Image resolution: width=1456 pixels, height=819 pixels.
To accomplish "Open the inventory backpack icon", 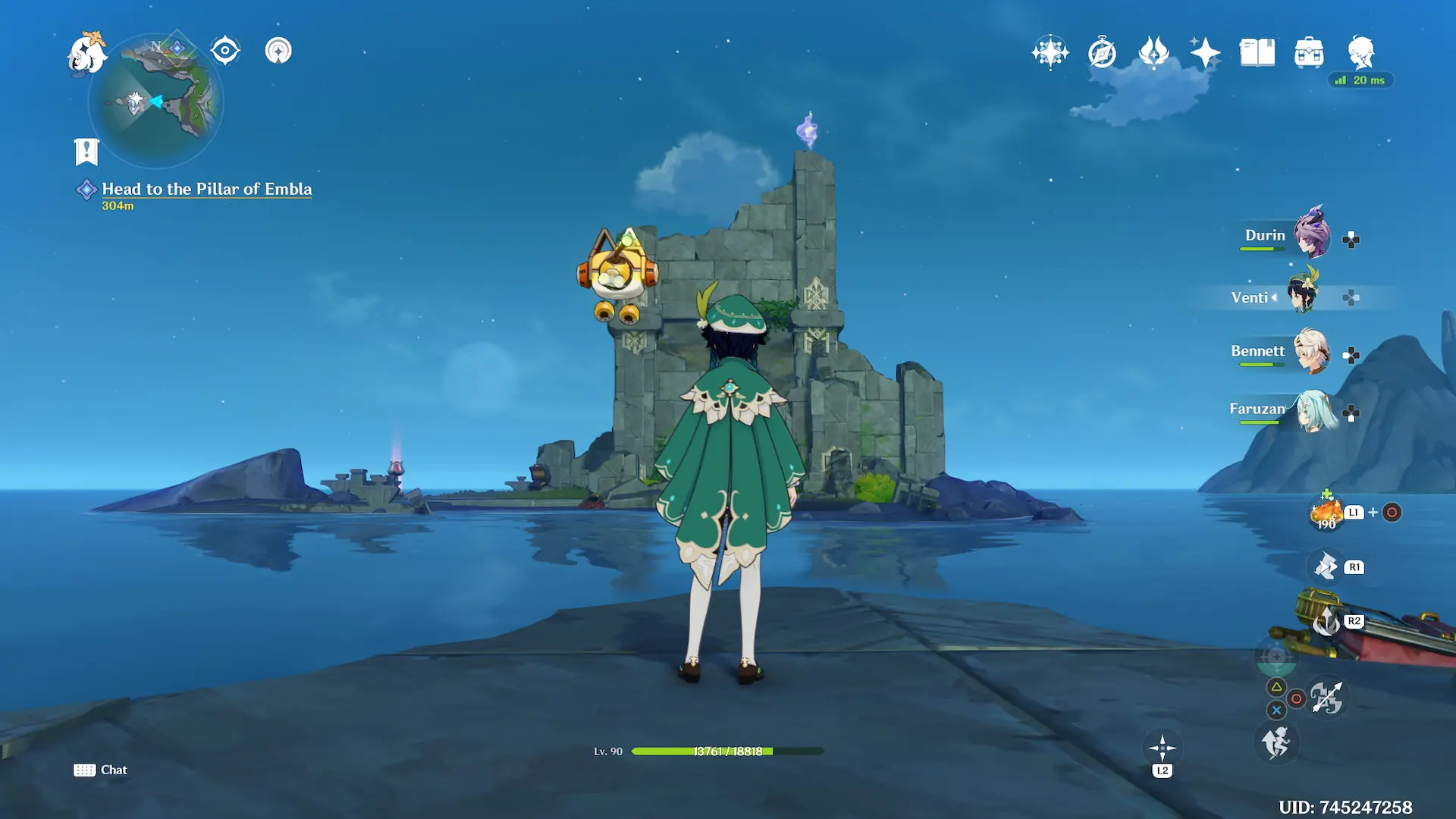I will tap(1309, 53).
